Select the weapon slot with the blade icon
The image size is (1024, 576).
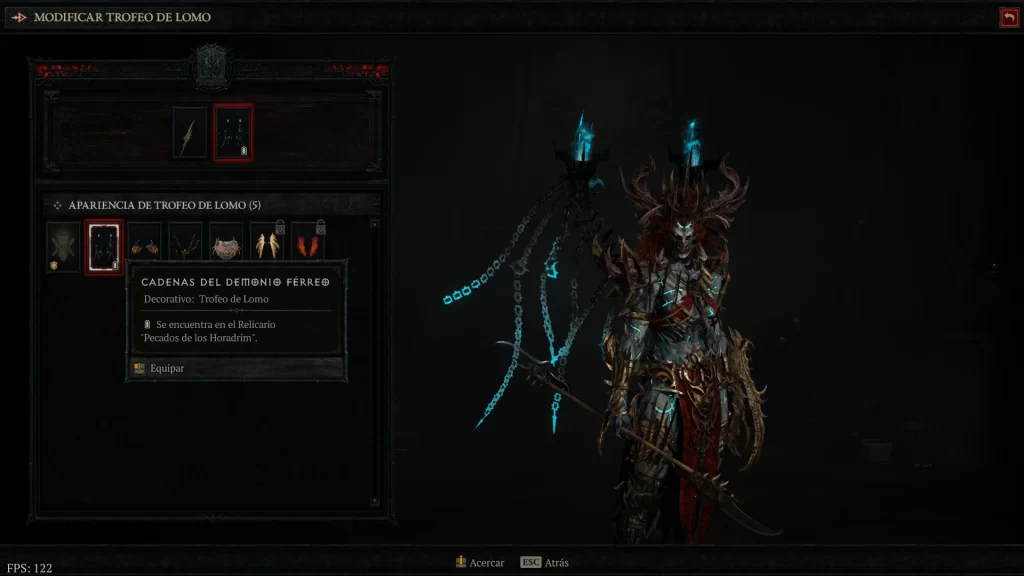point(189,132)
